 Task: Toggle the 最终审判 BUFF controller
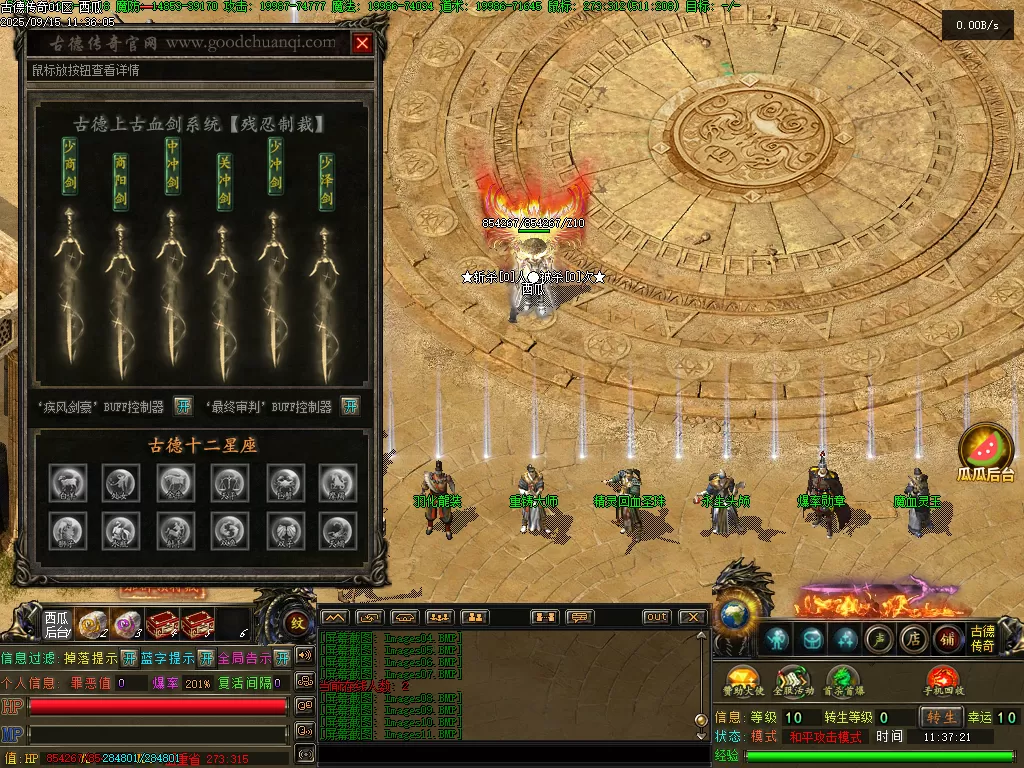coord(350,406)
